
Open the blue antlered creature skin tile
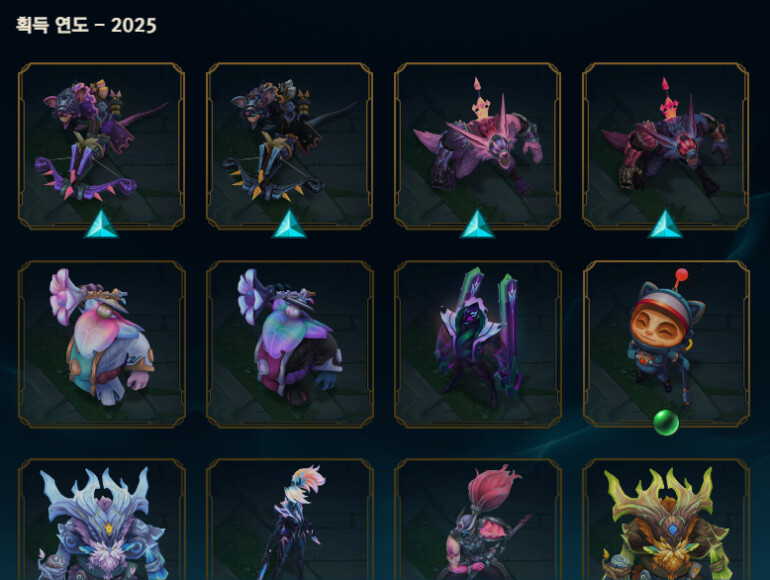point(101,520)
